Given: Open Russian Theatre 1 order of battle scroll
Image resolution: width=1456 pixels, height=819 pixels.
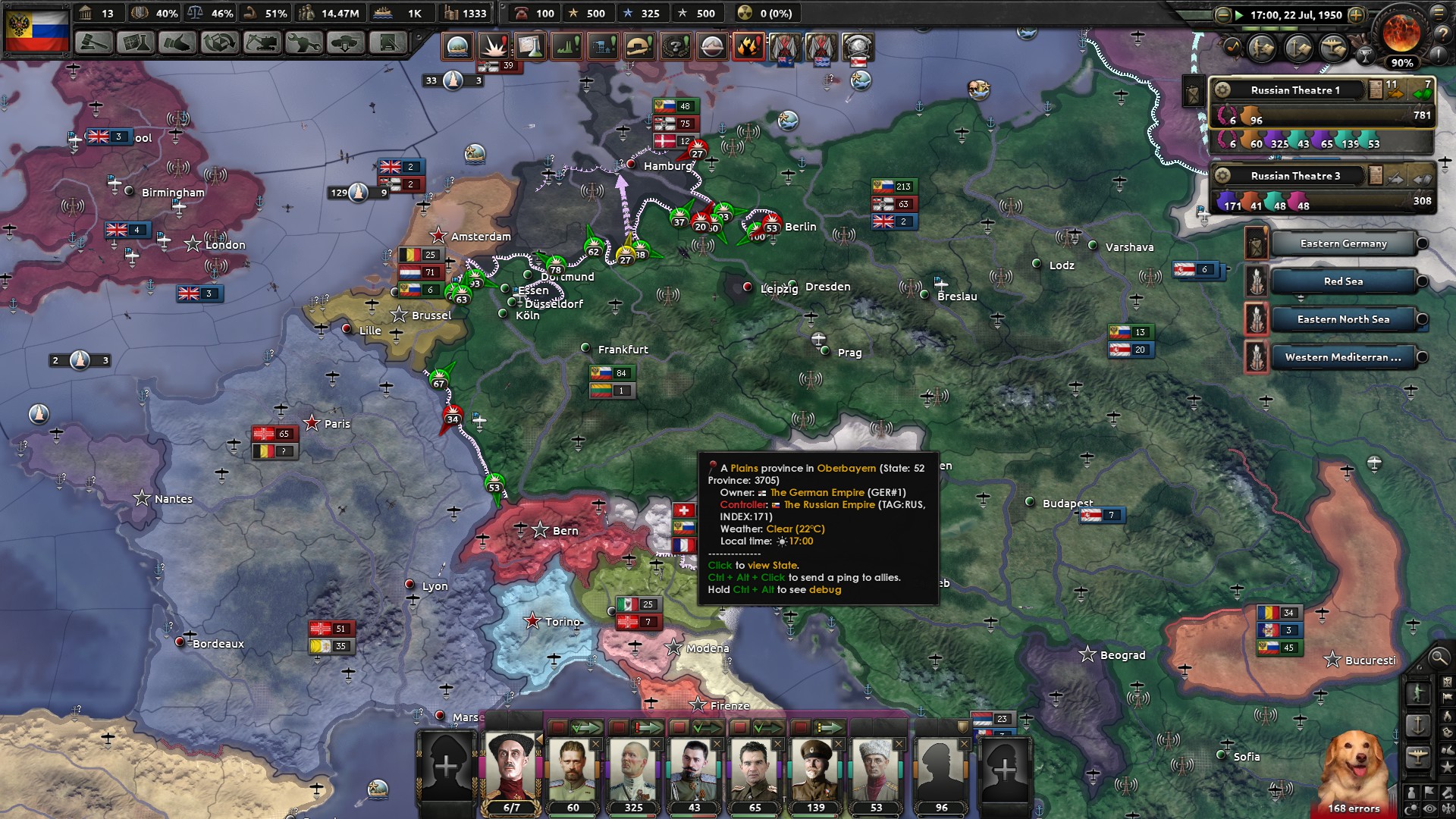Looking at the screenshot, I should (1375, 89).
